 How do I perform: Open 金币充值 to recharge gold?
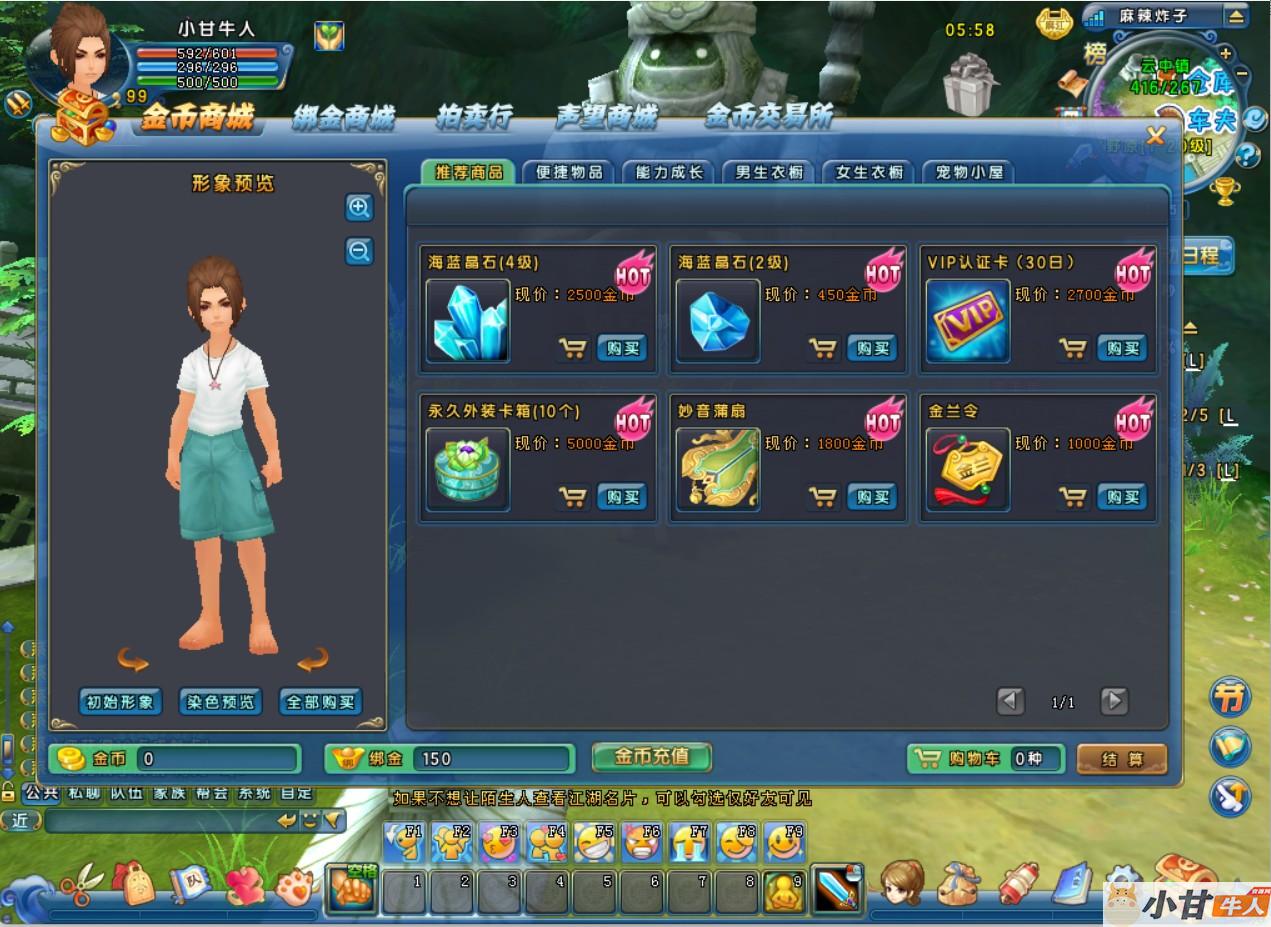(651, 757)
